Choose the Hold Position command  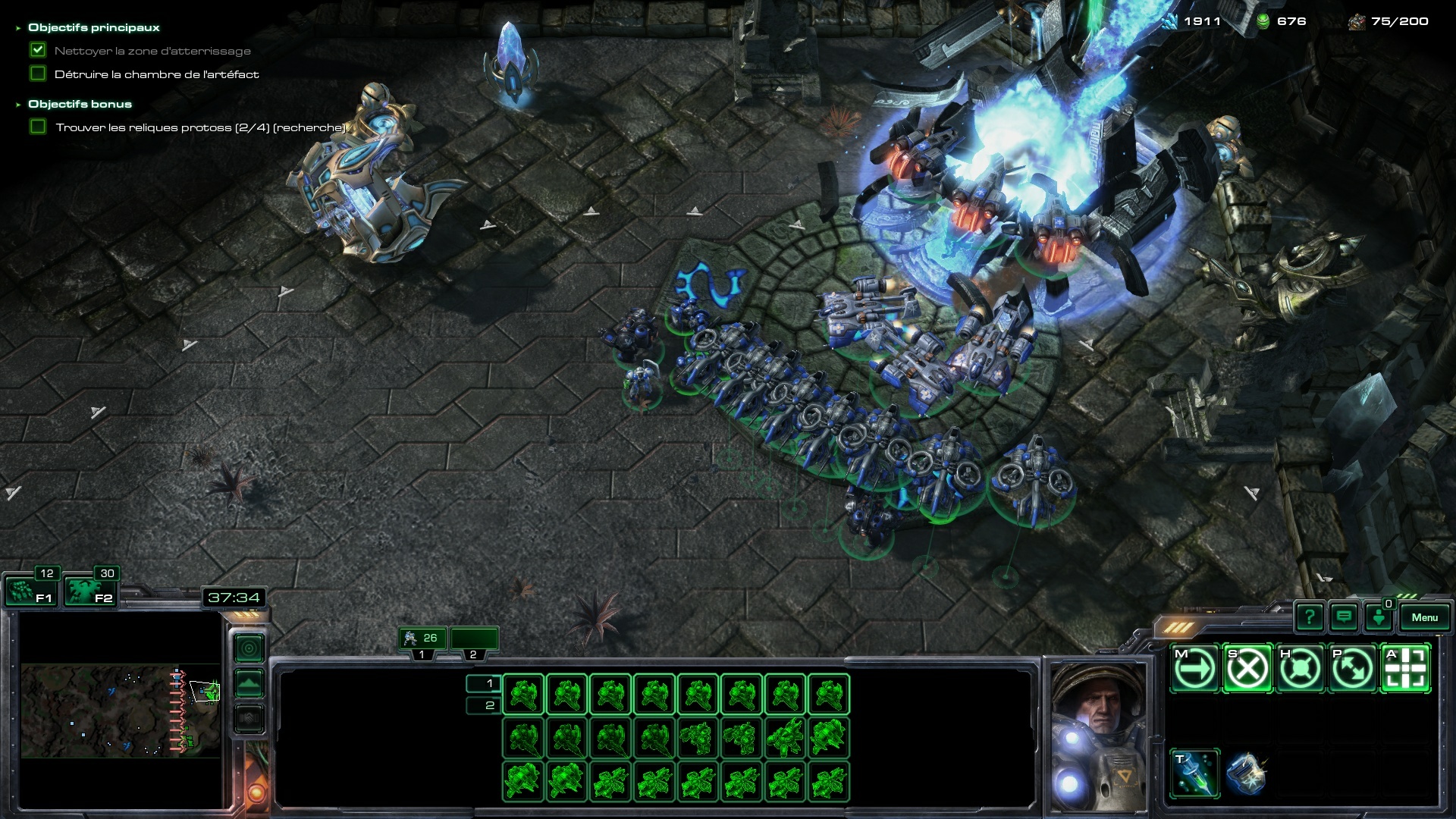coord(1300,669)
